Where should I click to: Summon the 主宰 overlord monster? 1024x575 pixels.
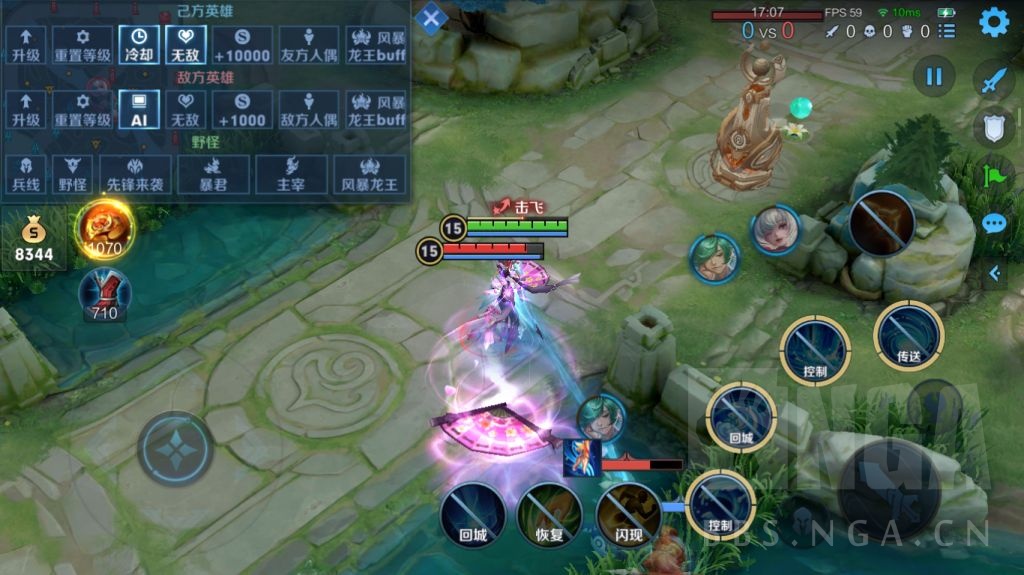point(290,174)
